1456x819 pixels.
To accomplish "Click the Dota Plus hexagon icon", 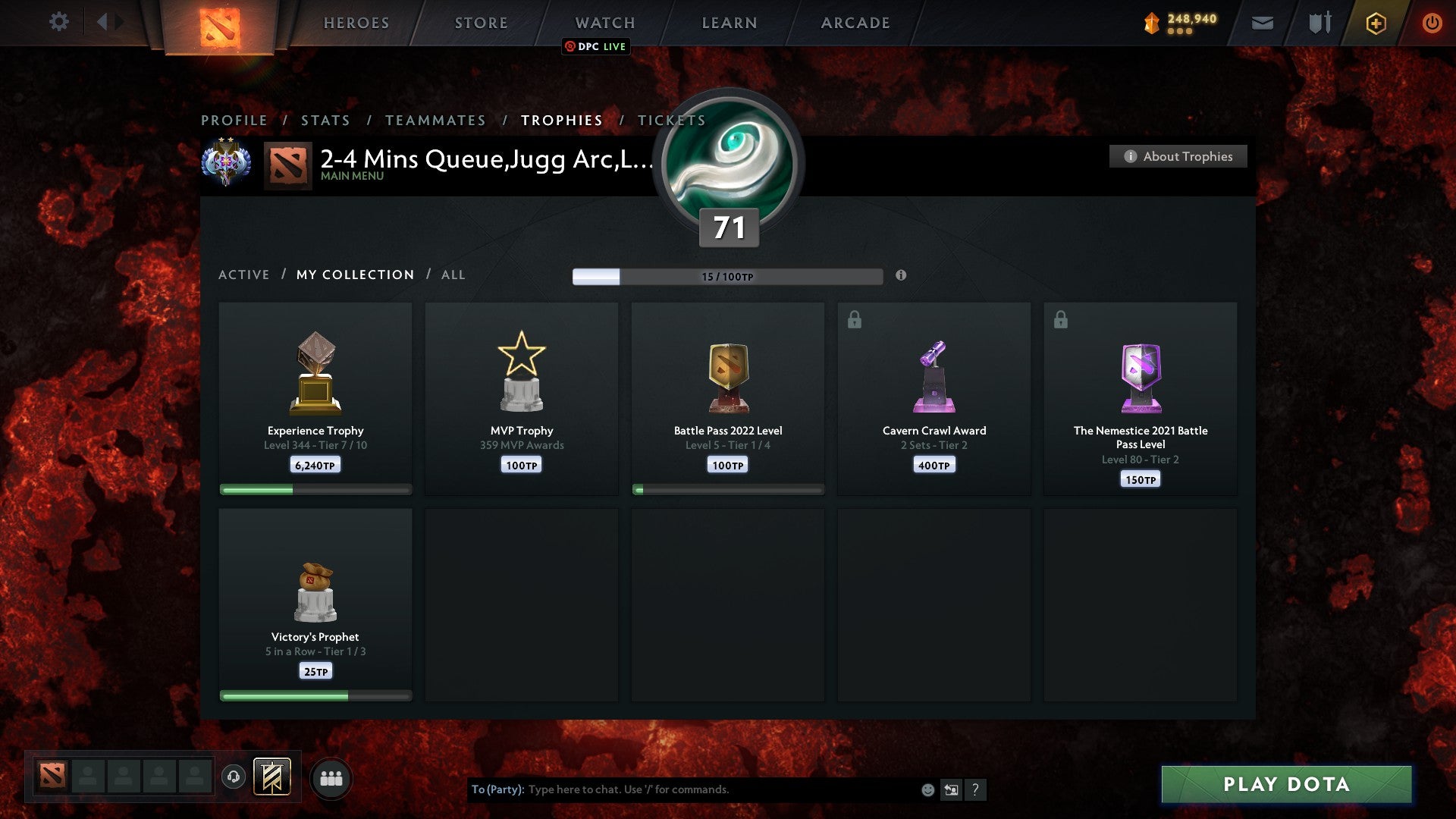I will pyautogui.click(x=1376, y=23).
